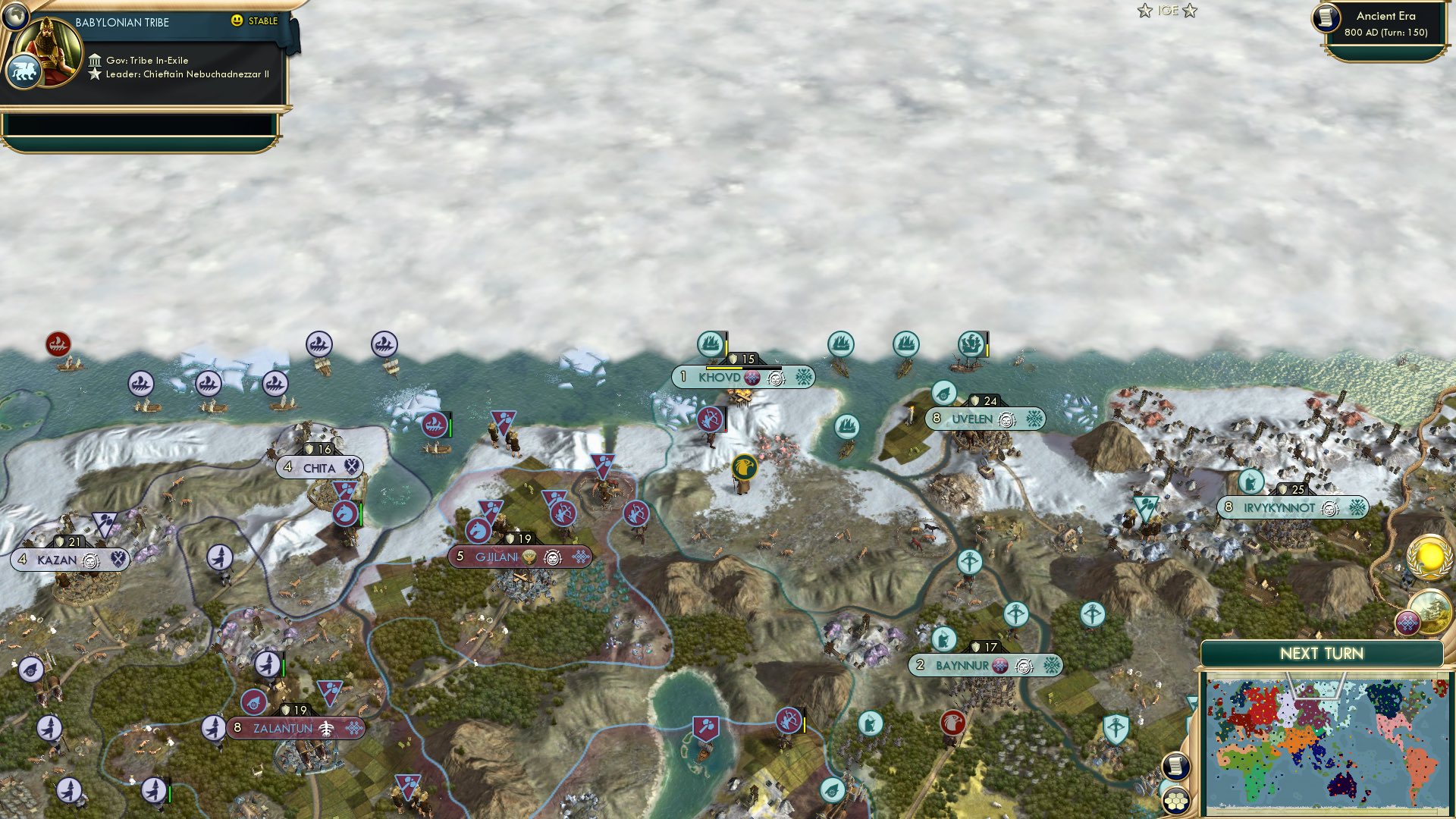Screen dimensions: 1456x819
Task: Click the IGE label at top center
Action: pyautogui.click(x=1168, y=11)
